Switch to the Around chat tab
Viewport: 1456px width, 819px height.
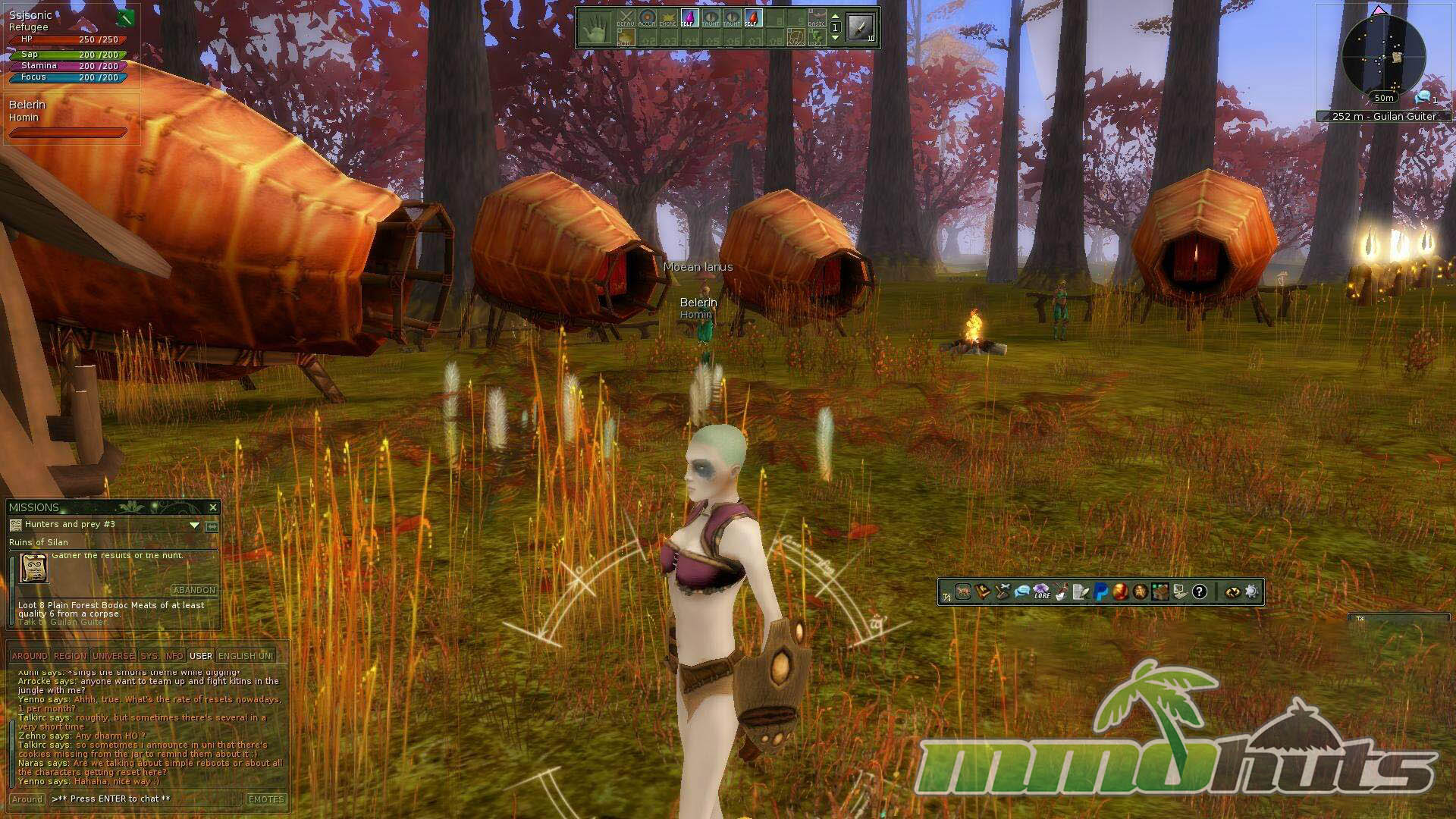click(30, 656)
